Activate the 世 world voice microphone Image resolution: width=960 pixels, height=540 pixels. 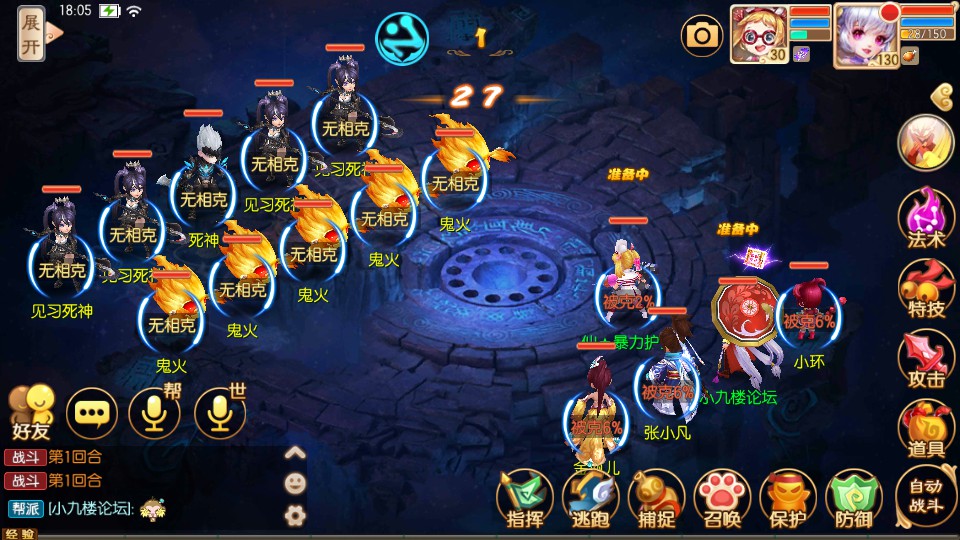click(x=219, y=413)
